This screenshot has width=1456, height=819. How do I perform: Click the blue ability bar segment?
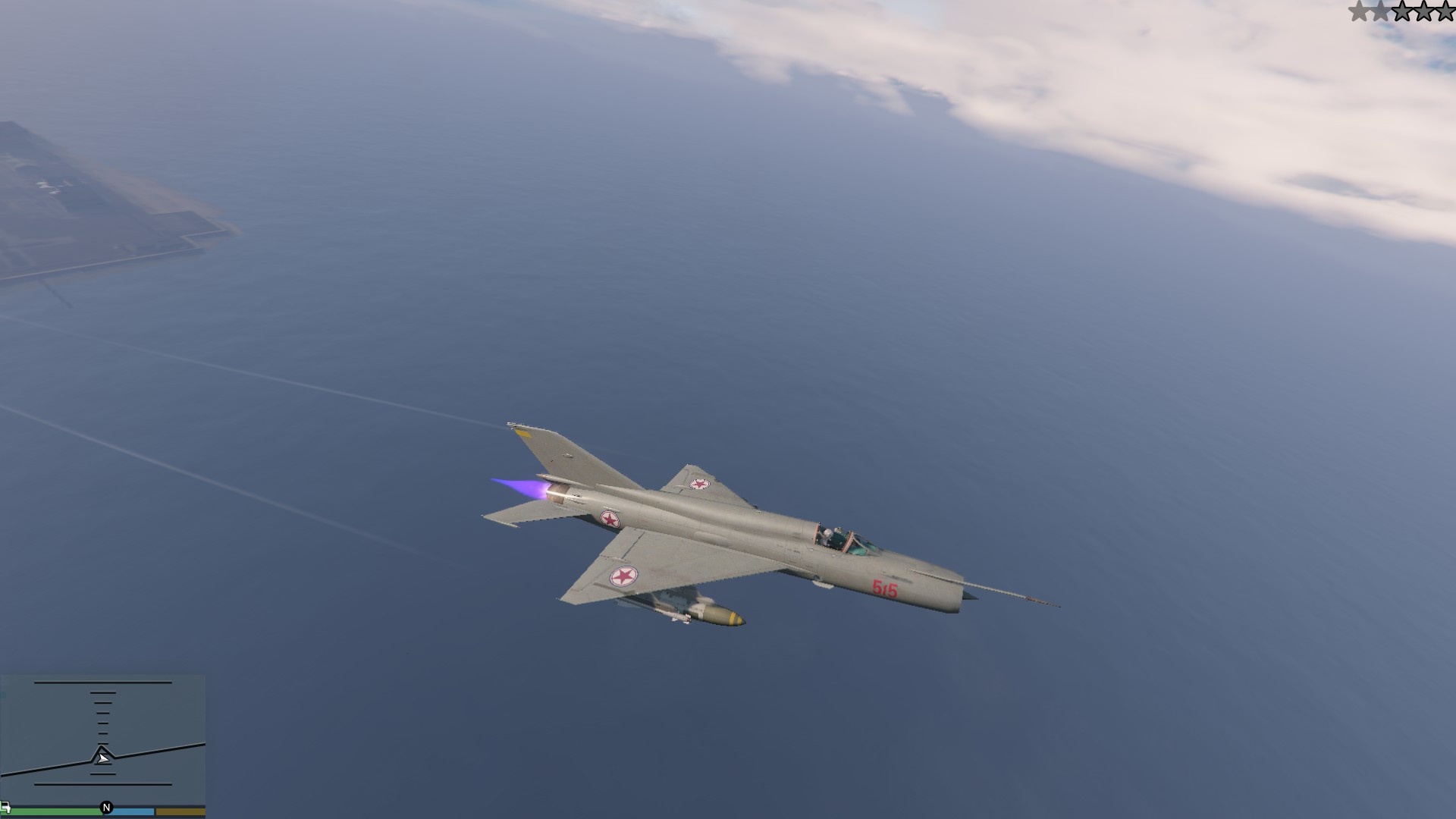coord(133,810)
